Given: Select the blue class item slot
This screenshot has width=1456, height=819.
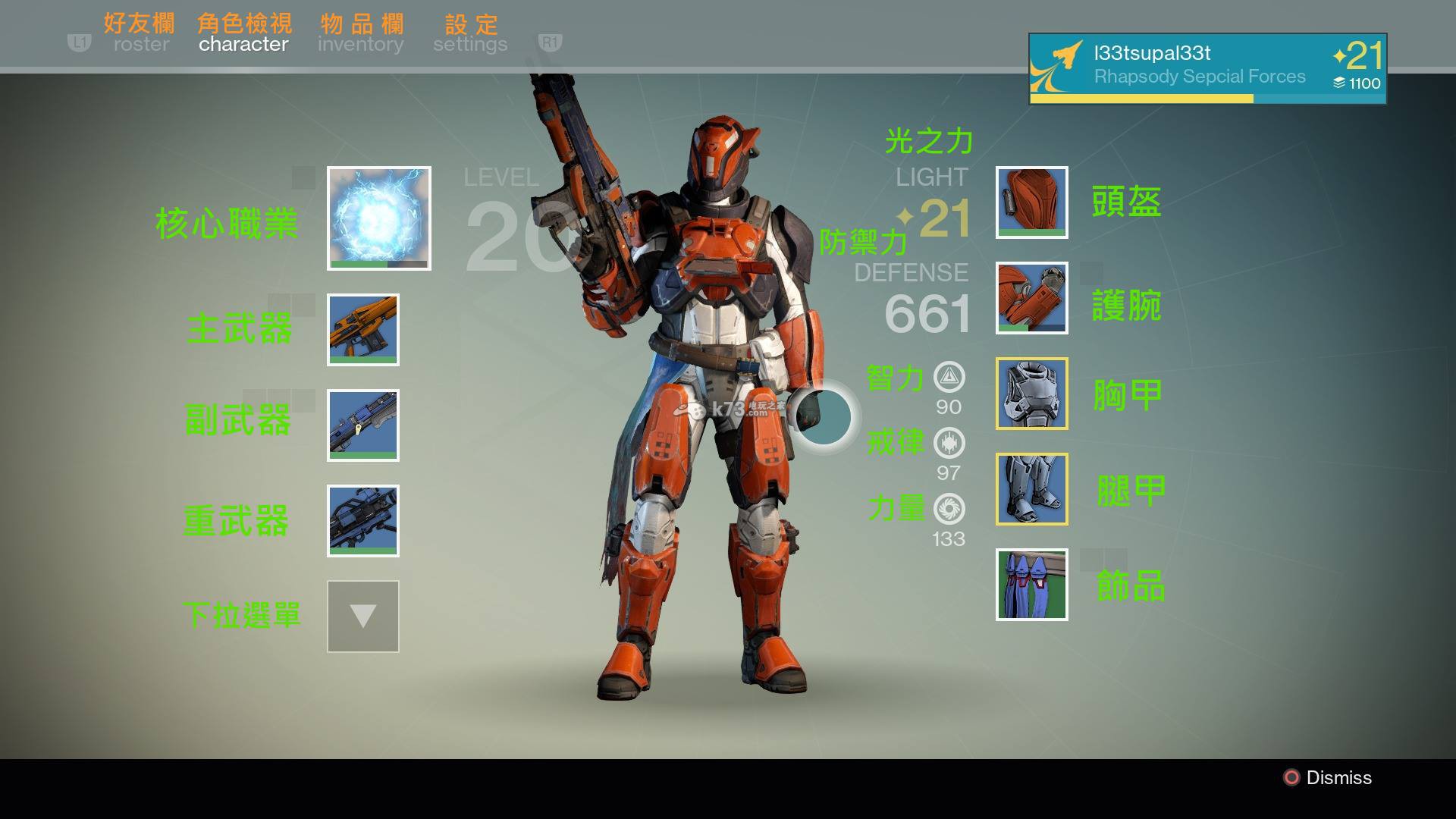Looking at the screenshot, I should tap(1032, 585).
